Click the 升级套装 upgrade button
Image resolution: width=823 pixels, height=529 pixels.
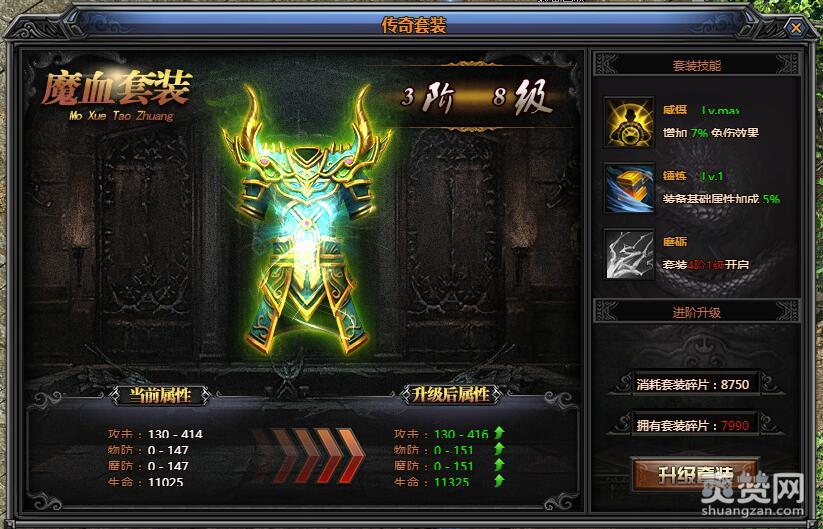click(696, 473)
